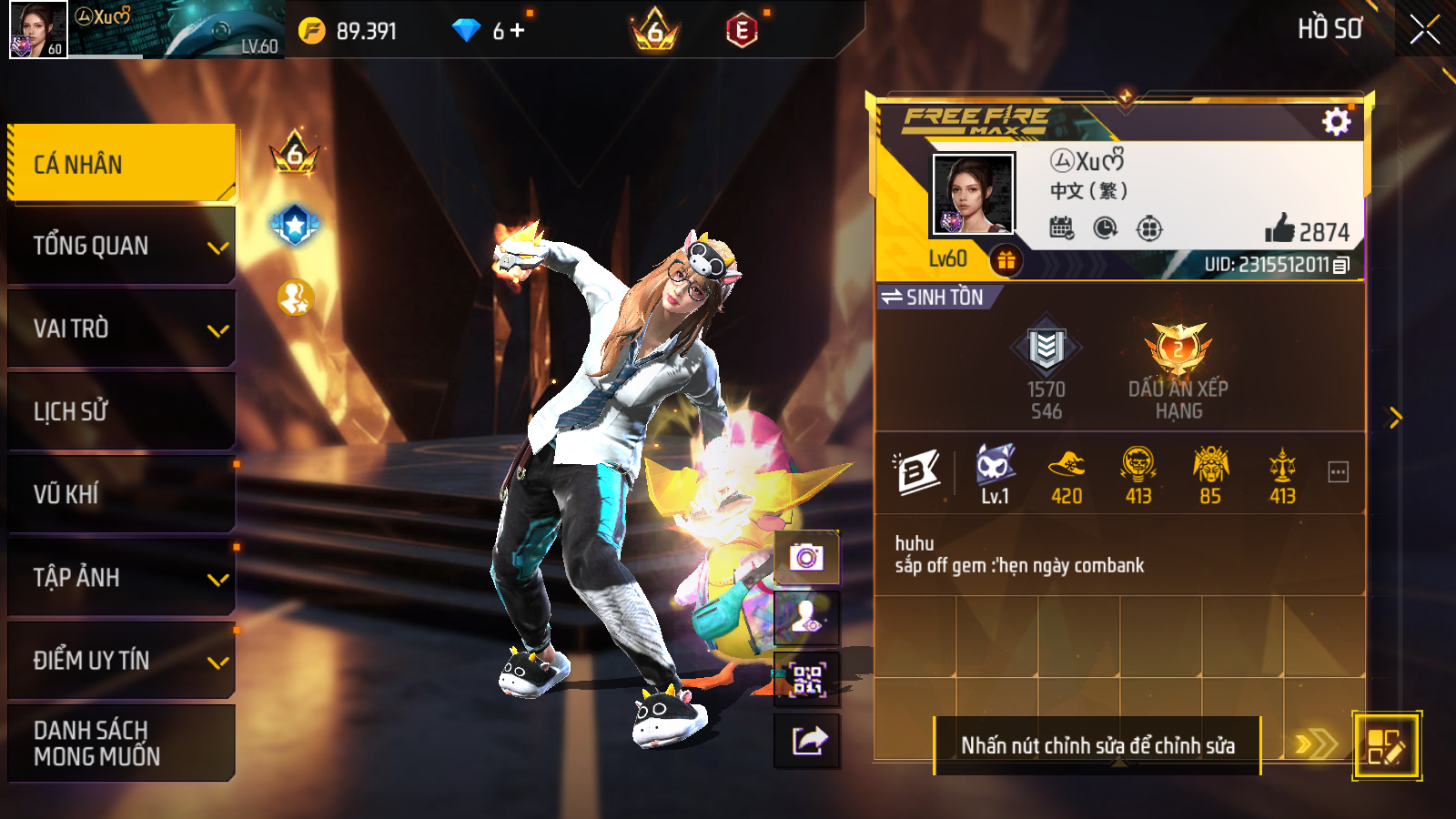Click the gift box icon
This screenshot has width=1456, height=819.
coord(1006,261)
